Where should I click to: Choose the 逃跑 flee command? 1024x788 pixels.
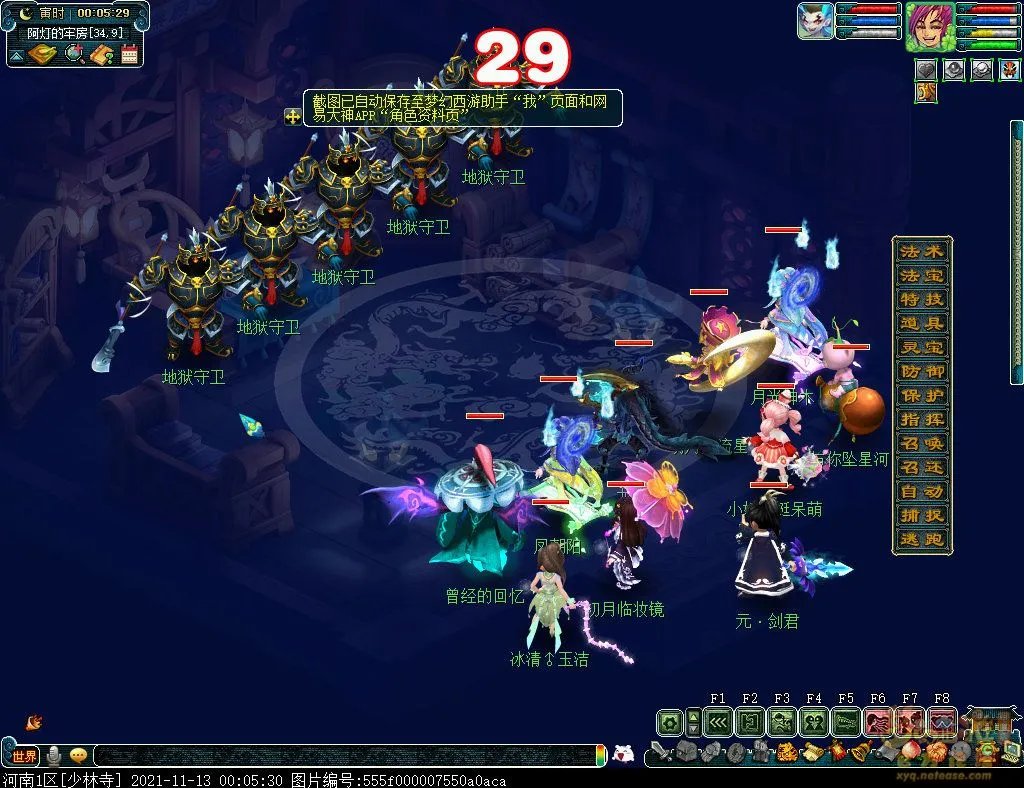tap(922, 540)
